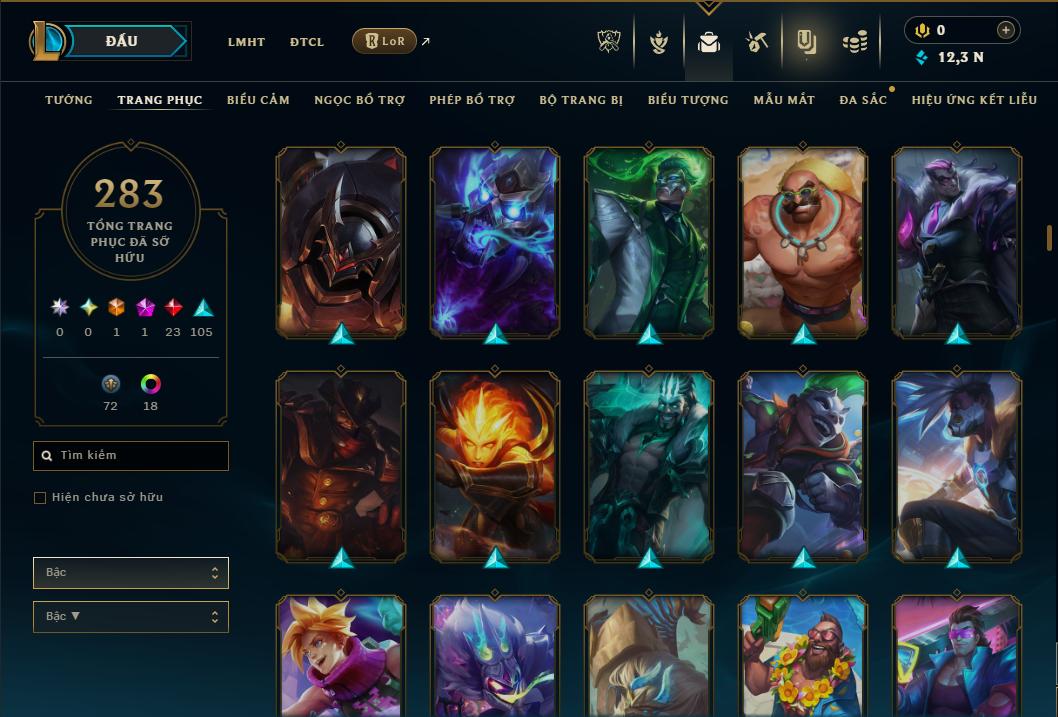Open the backpack collection icon

tap(709, 42)
